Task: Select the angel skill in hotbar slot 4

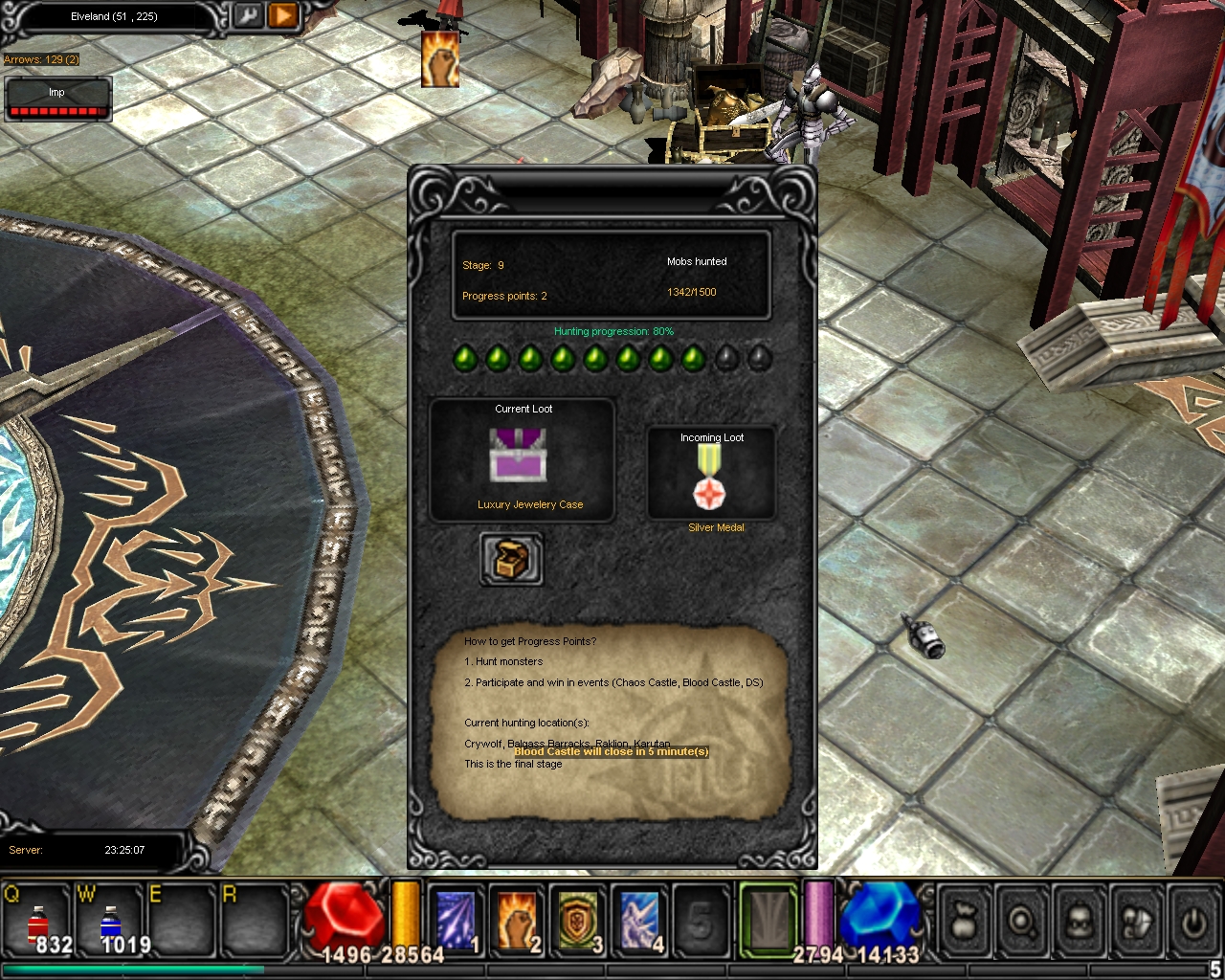Action: [x=639, y=917]
